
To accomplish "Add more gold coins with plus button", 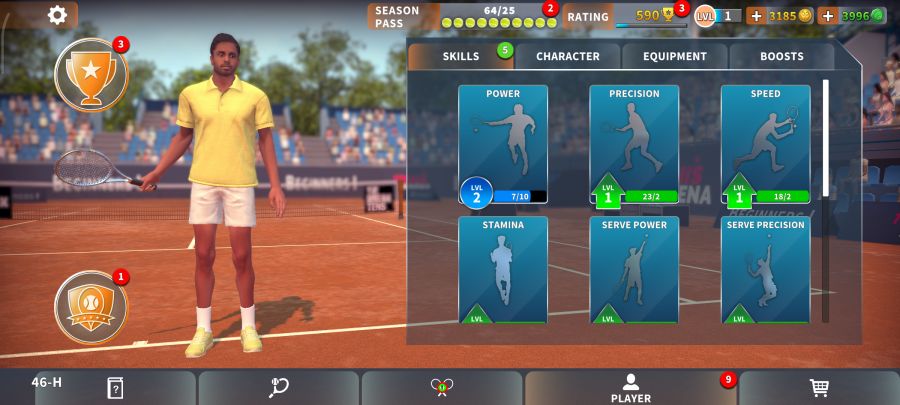I will pyautogui.click(x=756, y=16).
